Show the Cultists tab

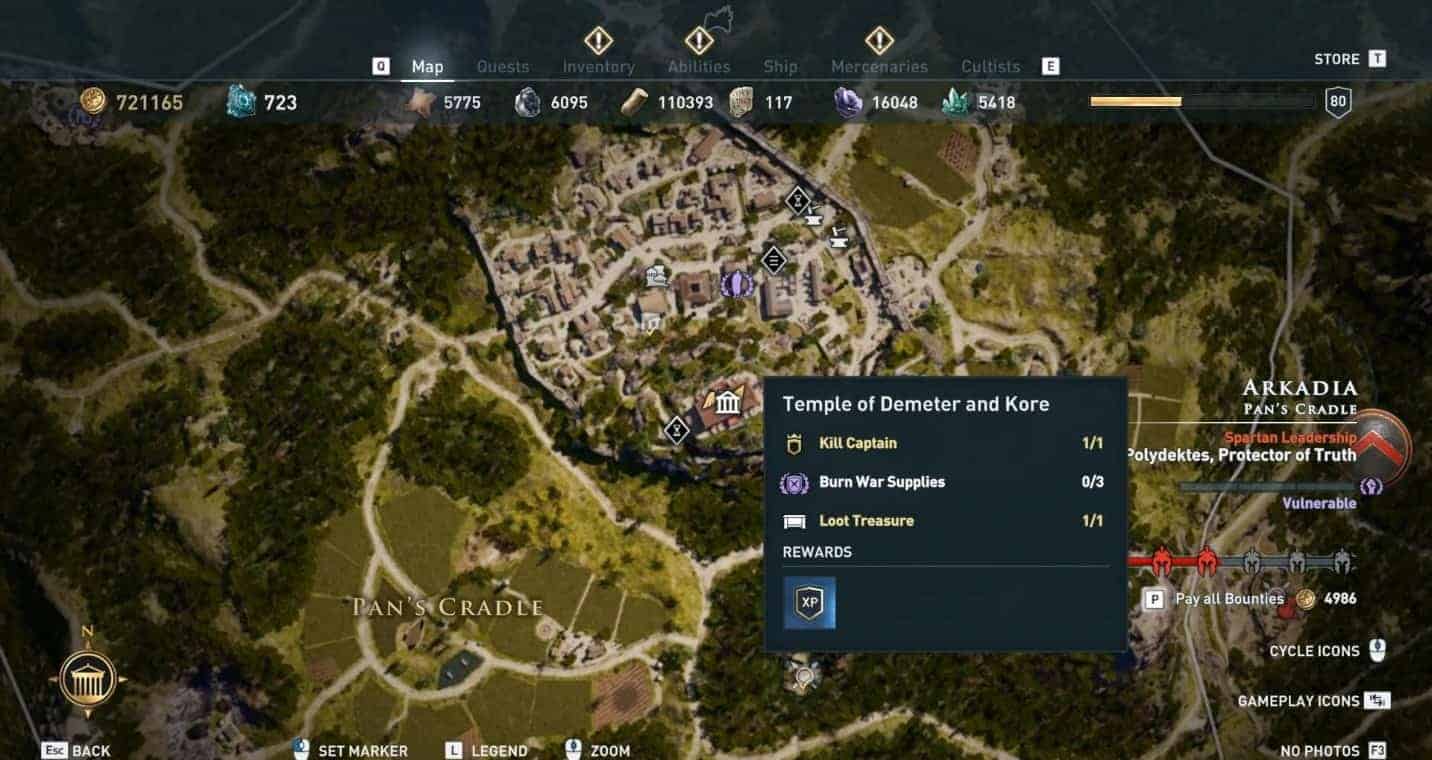click(x=990, y=67)
